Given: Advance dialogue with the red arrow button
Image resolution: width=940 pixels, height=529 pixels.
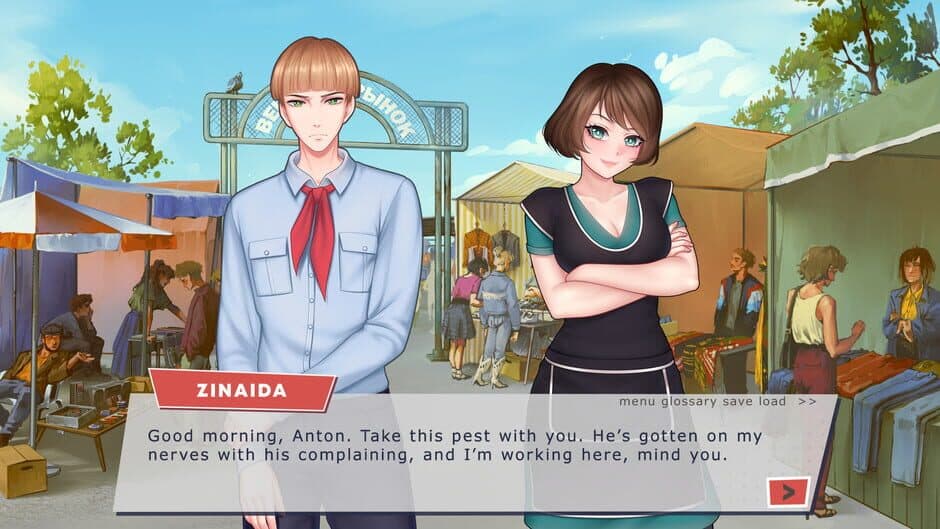Looking at the screenshot, I should pyautogui.click(x=788, y=491).
